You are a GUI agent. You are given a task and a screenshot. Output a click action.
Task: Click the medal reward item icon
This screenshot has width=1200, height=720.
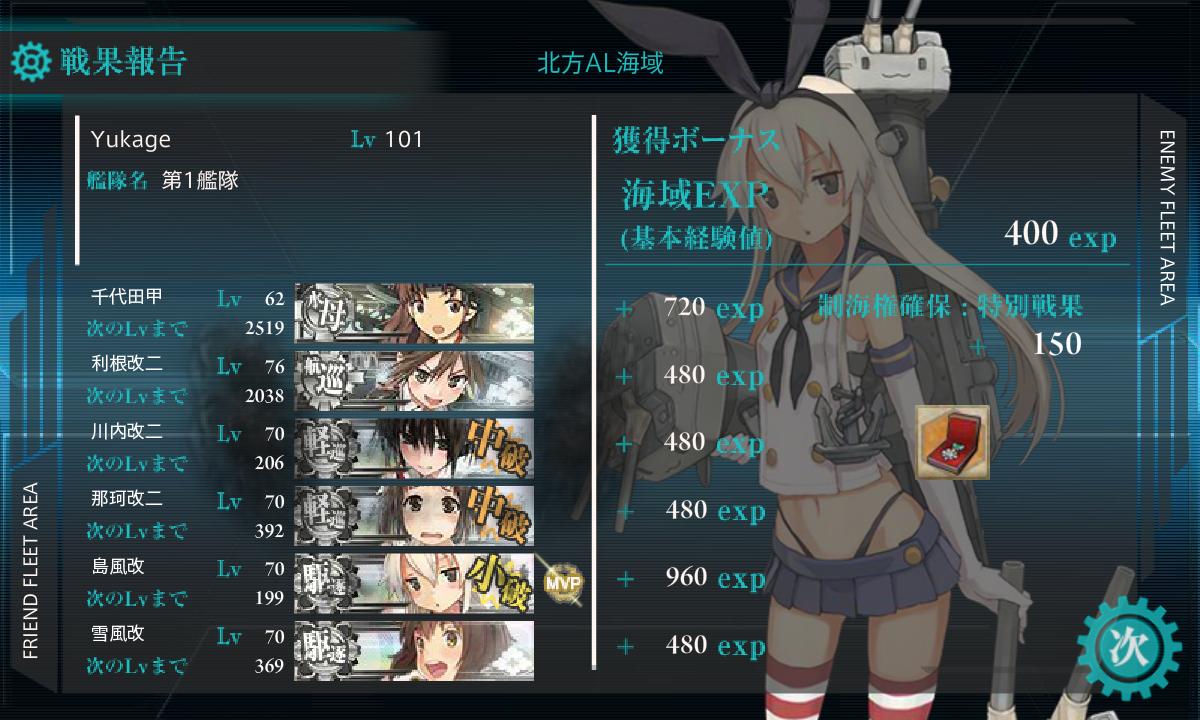click(x=952, y=441)
